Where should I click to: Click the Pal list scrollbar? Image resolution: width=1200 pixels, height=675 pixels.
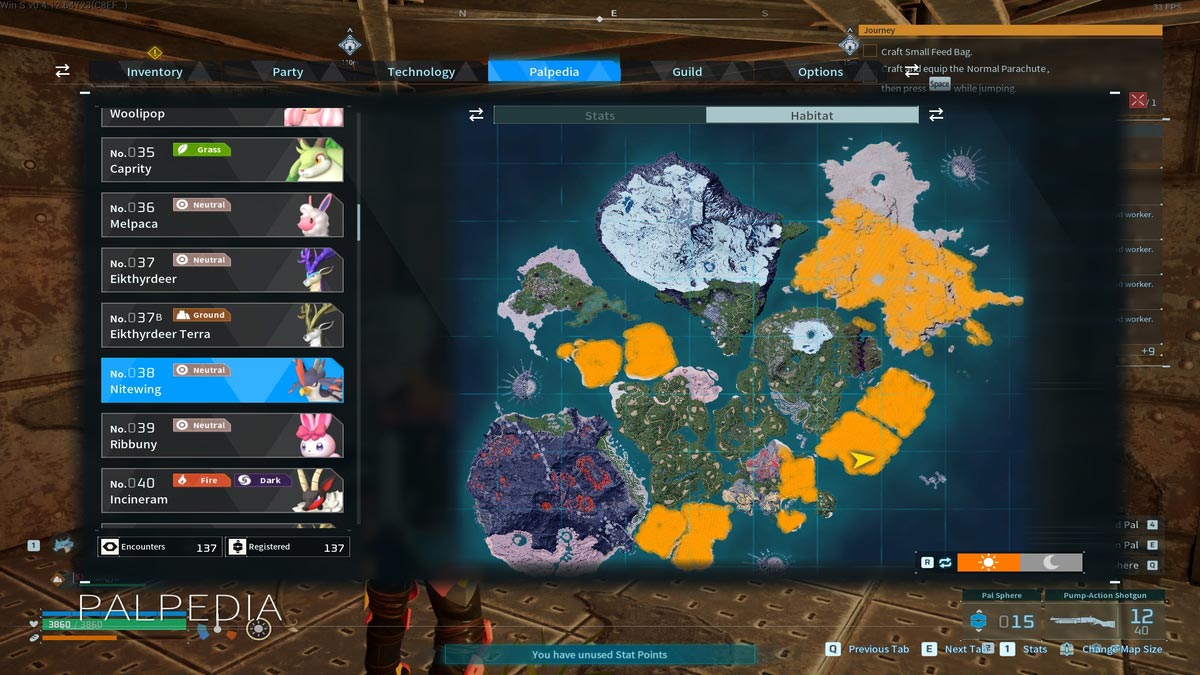coord(358,222)
